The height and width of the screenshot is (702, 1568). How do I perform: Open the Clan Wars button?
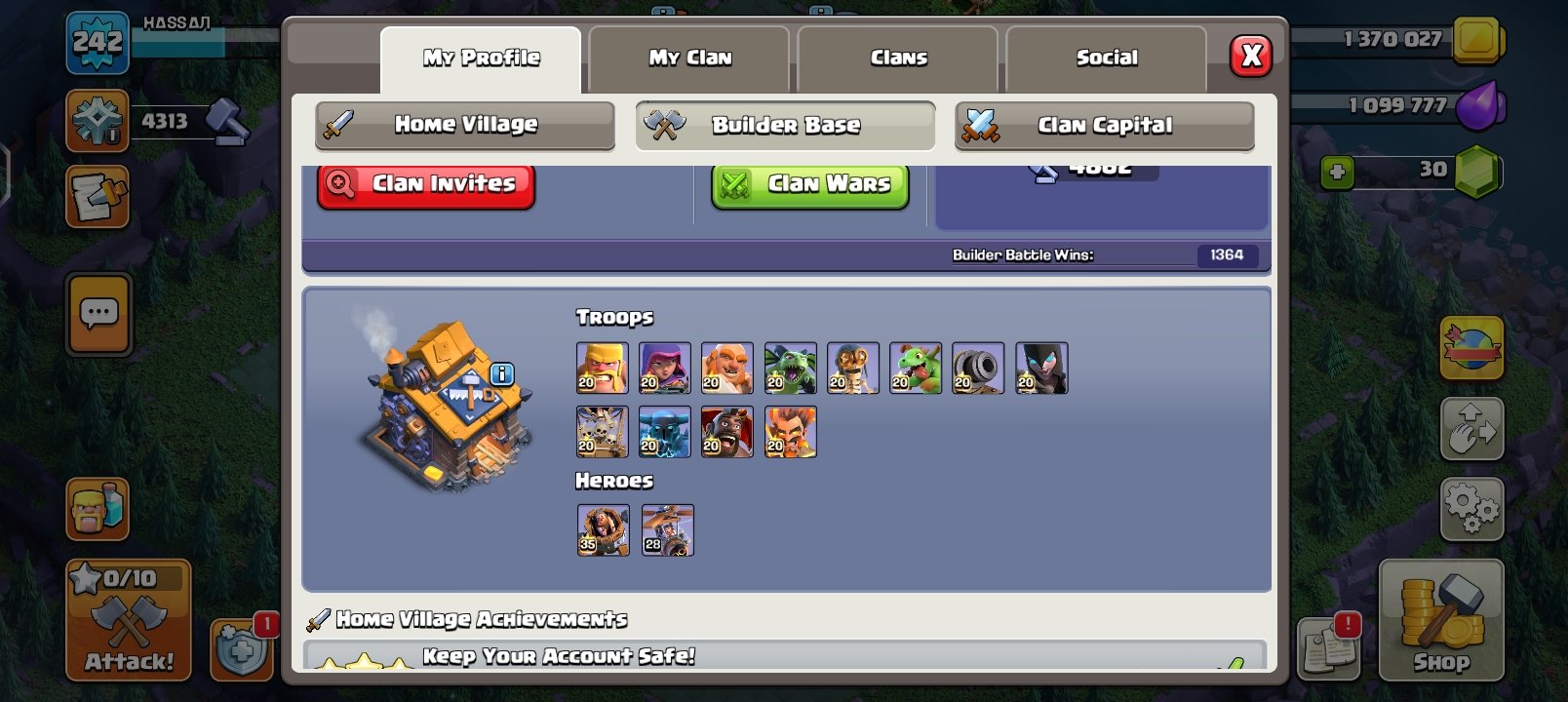pos(808,184)
